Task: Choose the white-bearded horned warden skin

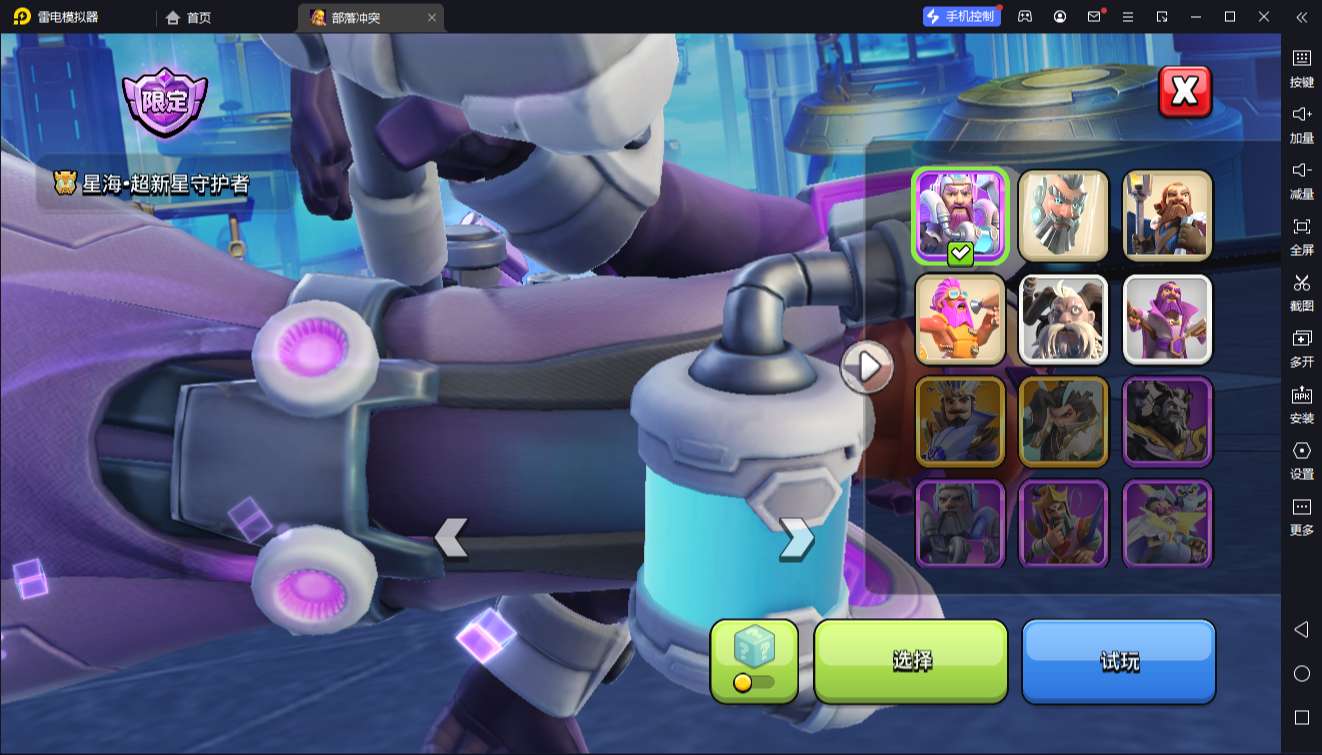Action: 1063,319
